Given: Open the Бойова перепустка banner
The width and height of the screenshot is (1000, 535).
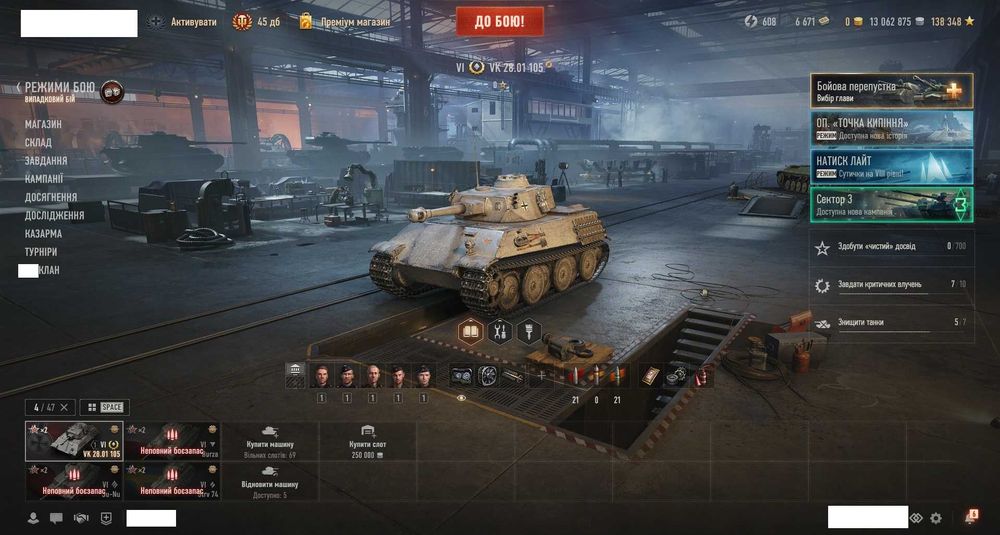Looking at the screenshot, I should [x=890, y=90].
